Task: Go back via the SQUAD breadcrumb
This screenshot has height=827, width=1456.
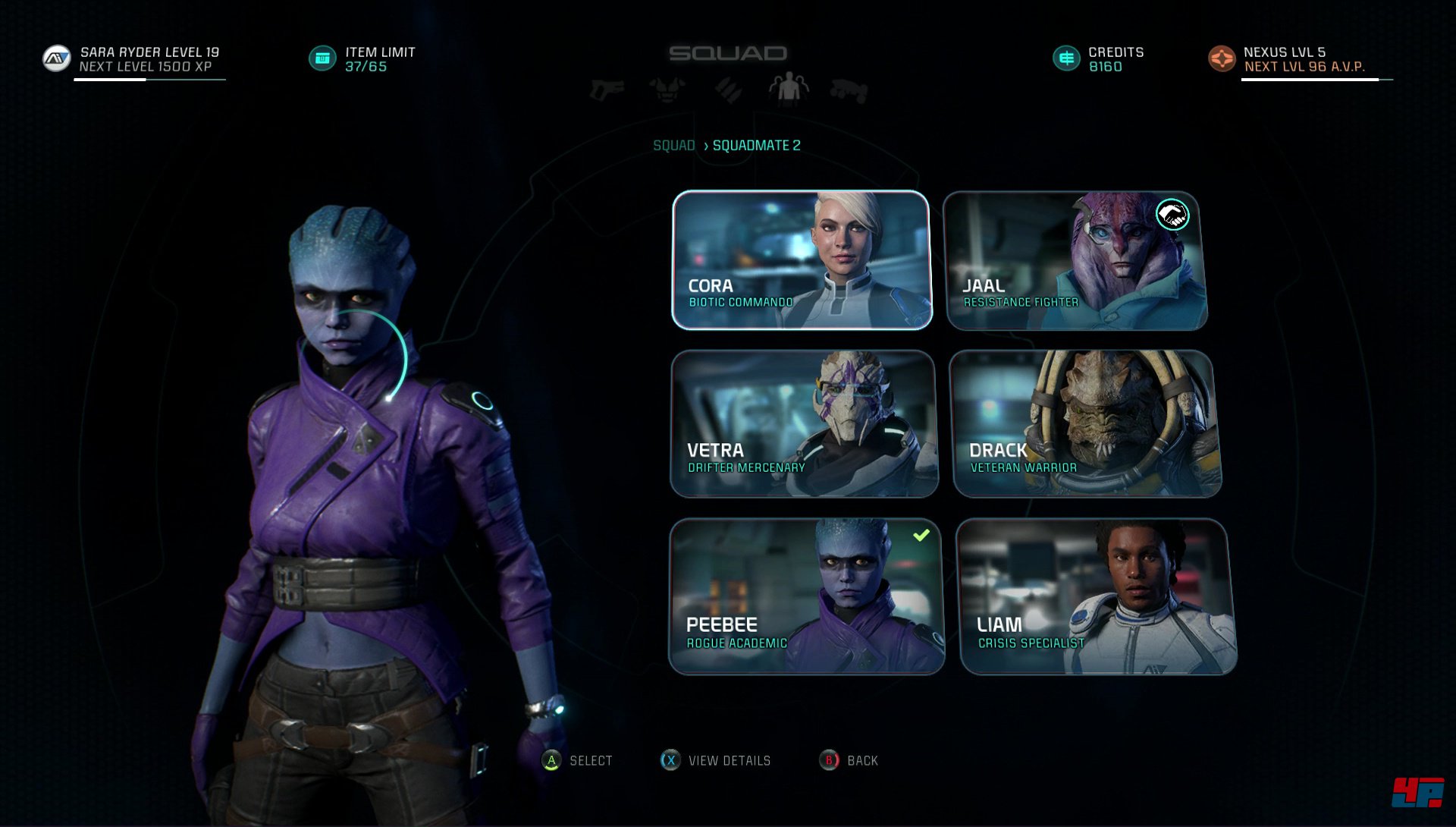Action: coord(673,146)
